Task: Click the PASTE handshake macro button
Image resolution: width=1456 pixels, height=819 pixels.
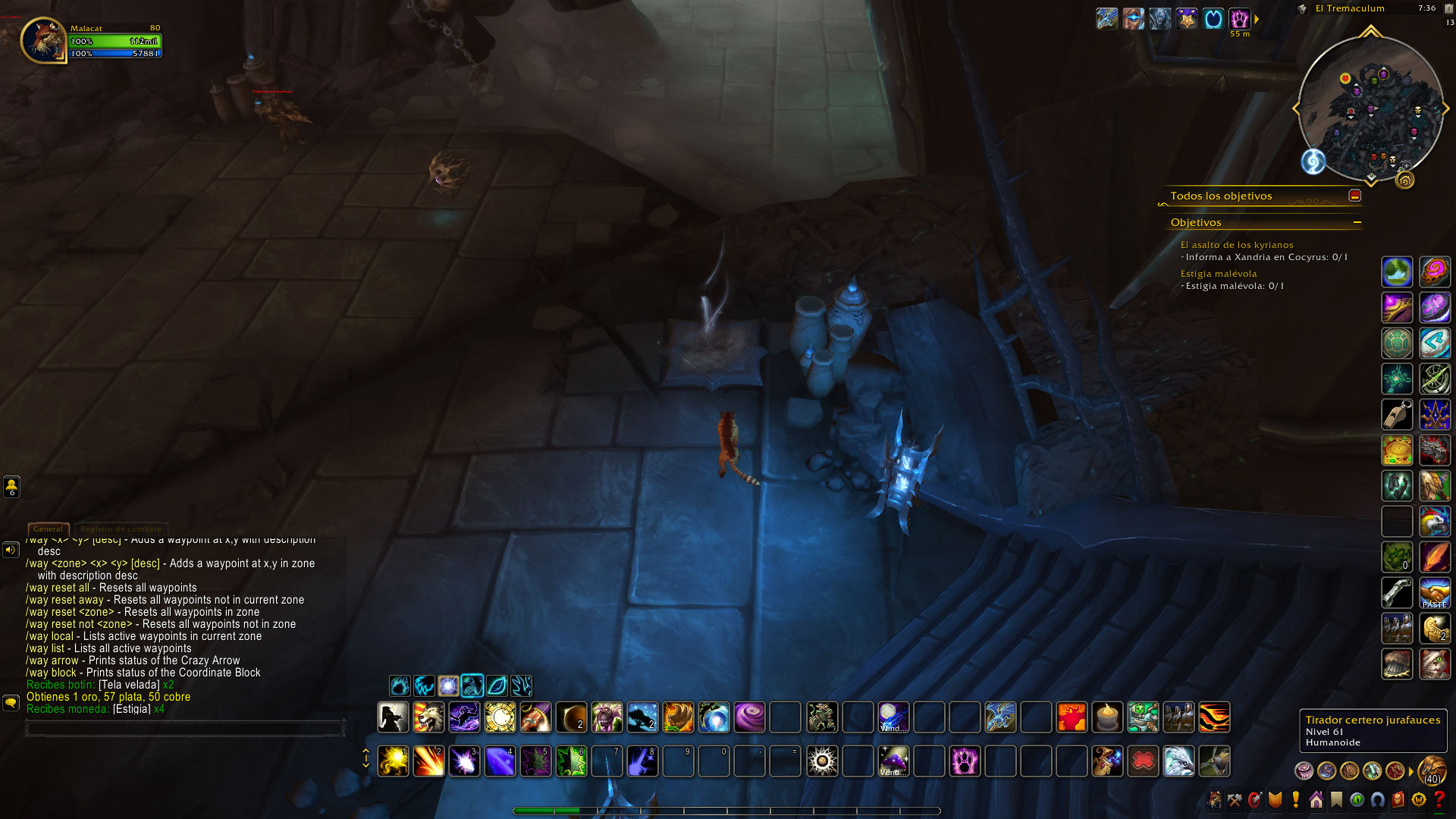Action: click(x=1434, y=593)
